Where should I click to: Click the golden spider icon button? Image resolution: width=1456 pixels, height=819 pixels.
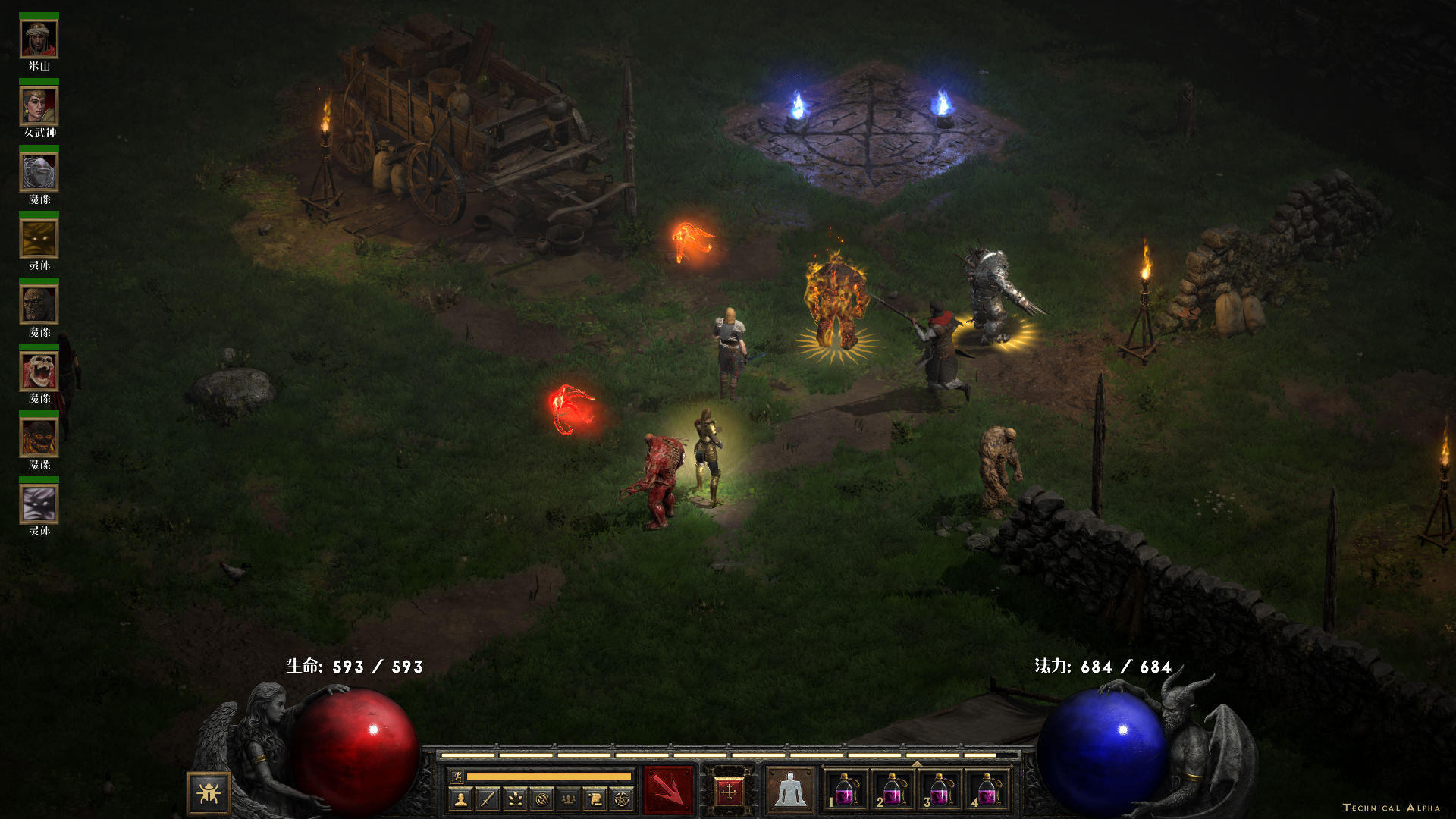pos(209,793)
